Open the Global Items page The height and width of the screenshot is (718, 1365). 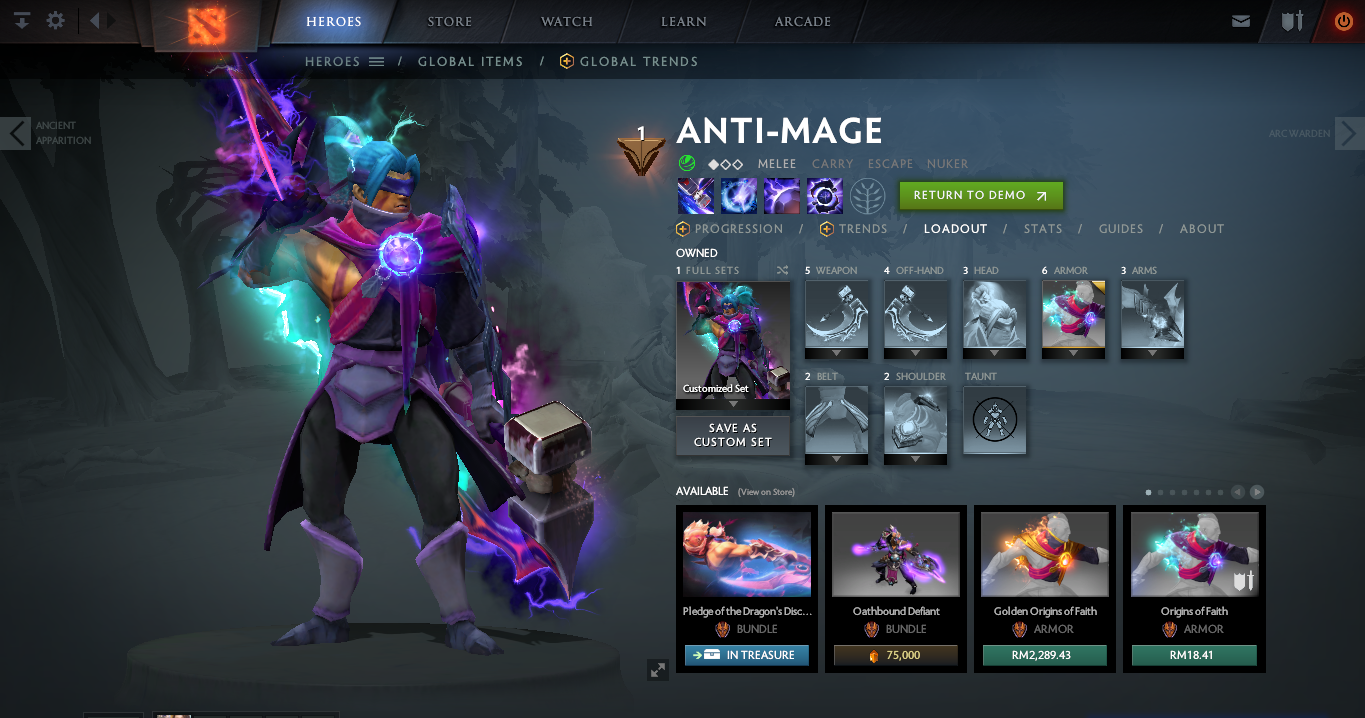pos(470,62)
